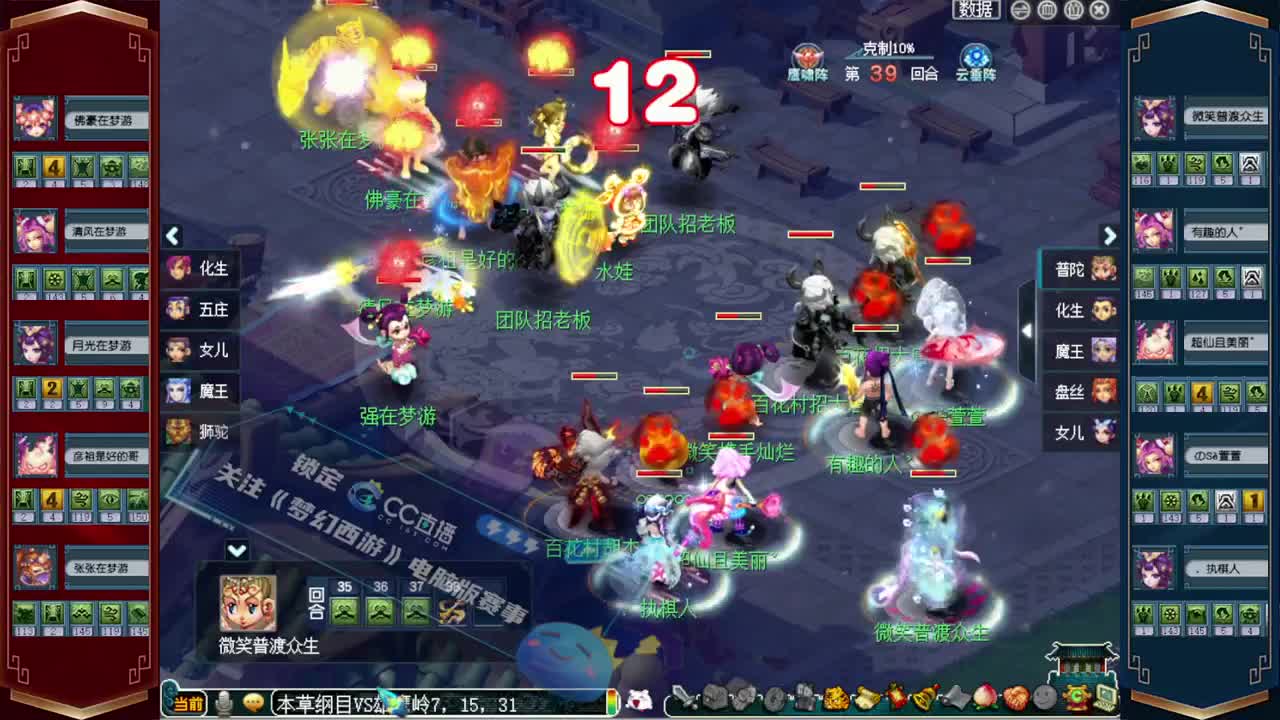Collapse the character panel with the down chevron
Image resolution: width=1280 pixels, height=720 pixels.
[x=237, y=547]
